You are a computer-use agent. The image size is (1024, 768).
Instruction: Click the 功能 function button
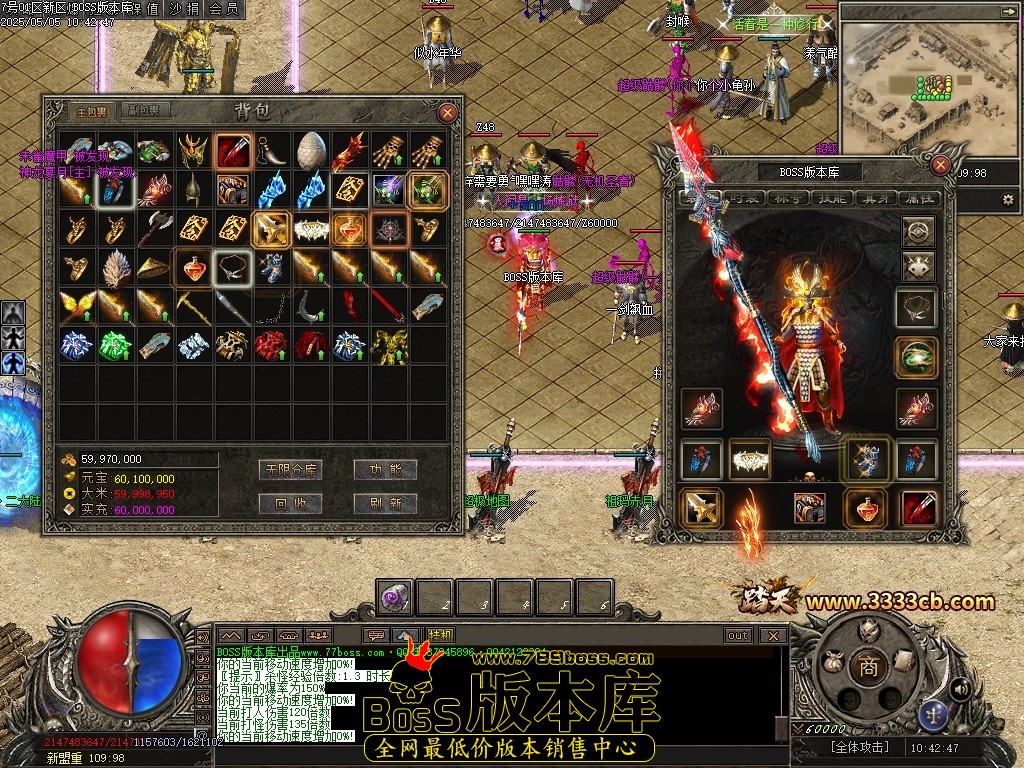385,469
